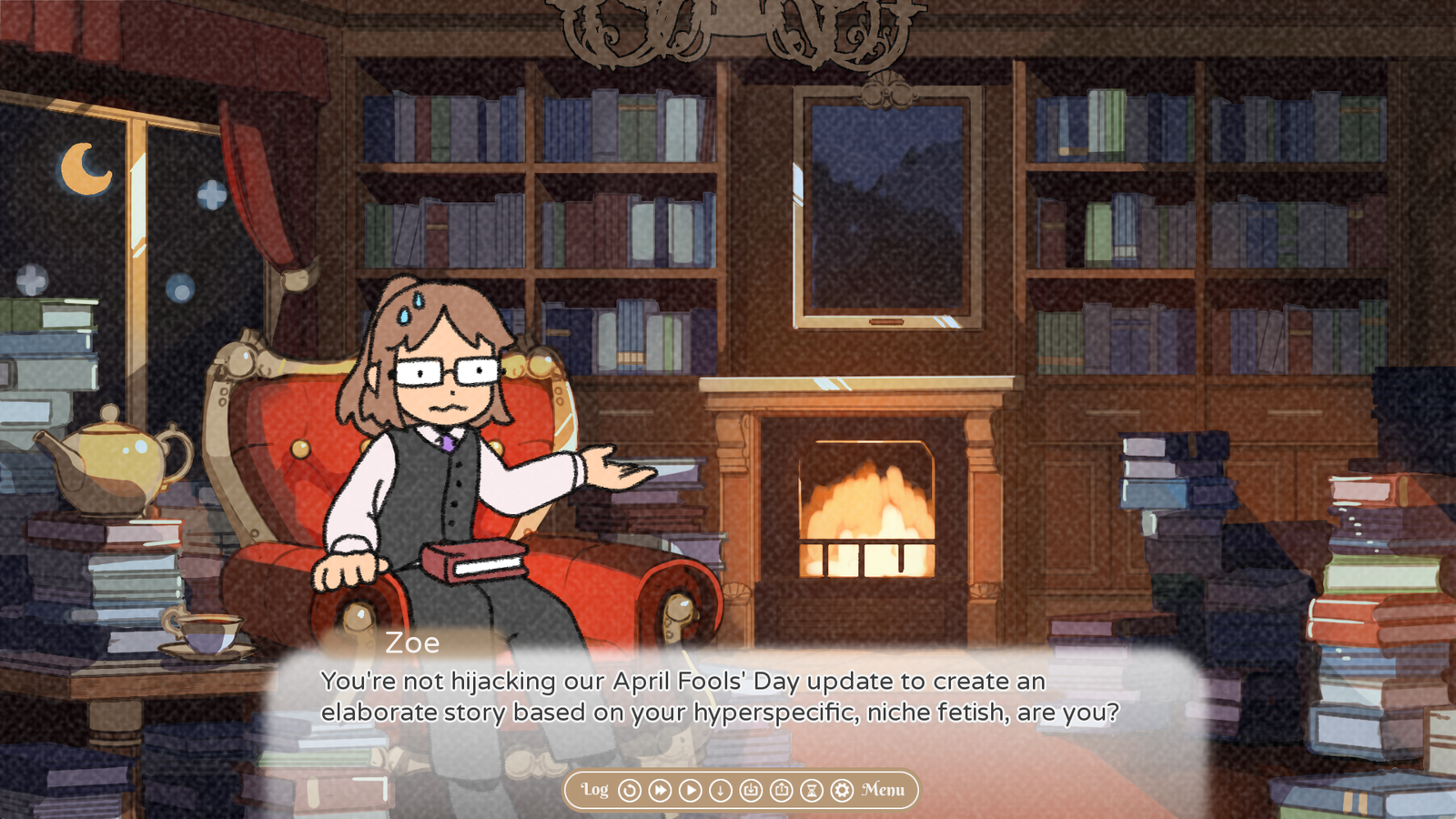The width and height of the screenshot is (1456, 819).
Task: Open the load screen icon
Action: coord(782,791)
